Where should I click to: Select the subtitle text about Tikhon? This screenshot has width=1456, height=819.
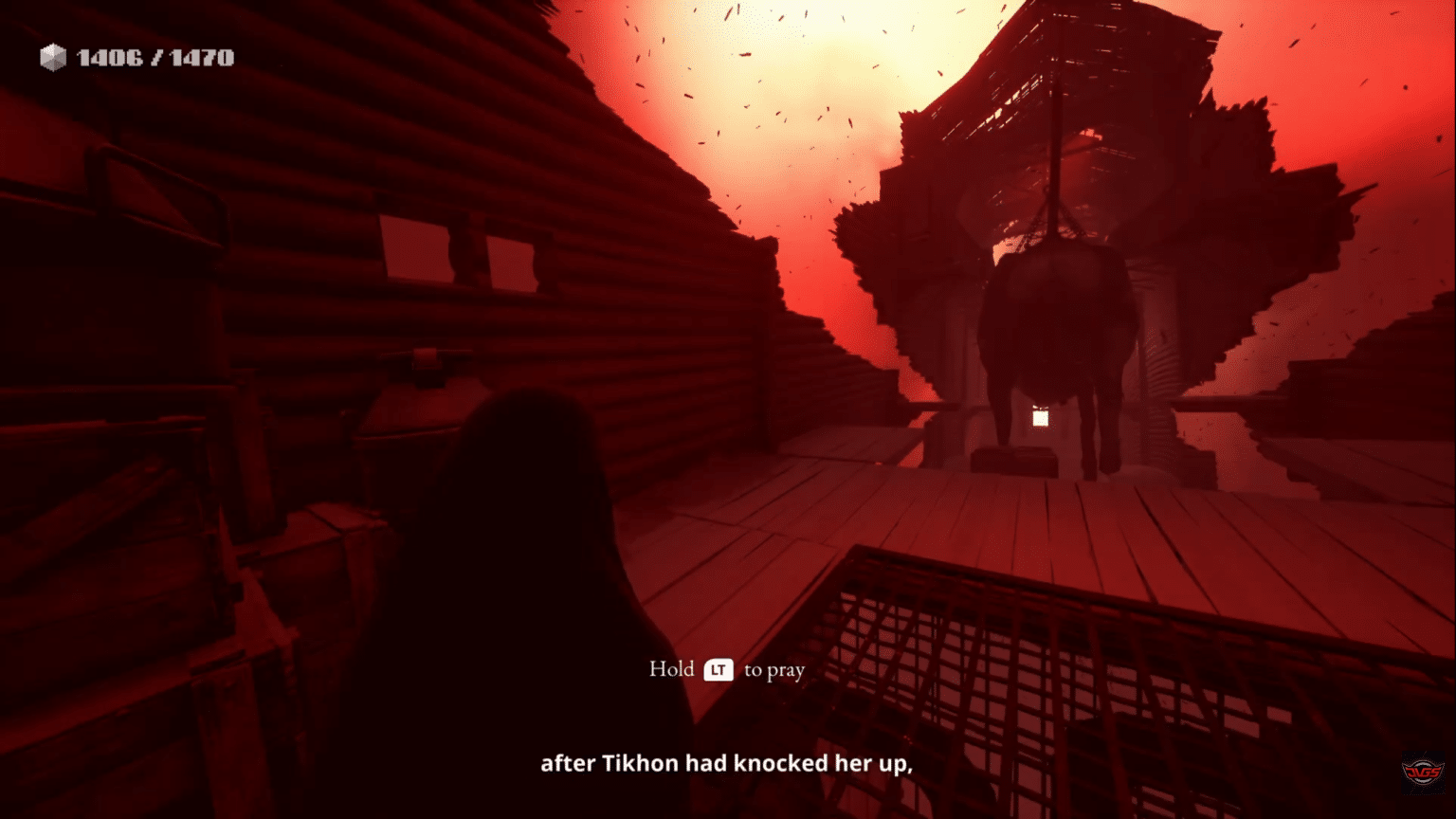coord(726,762)
